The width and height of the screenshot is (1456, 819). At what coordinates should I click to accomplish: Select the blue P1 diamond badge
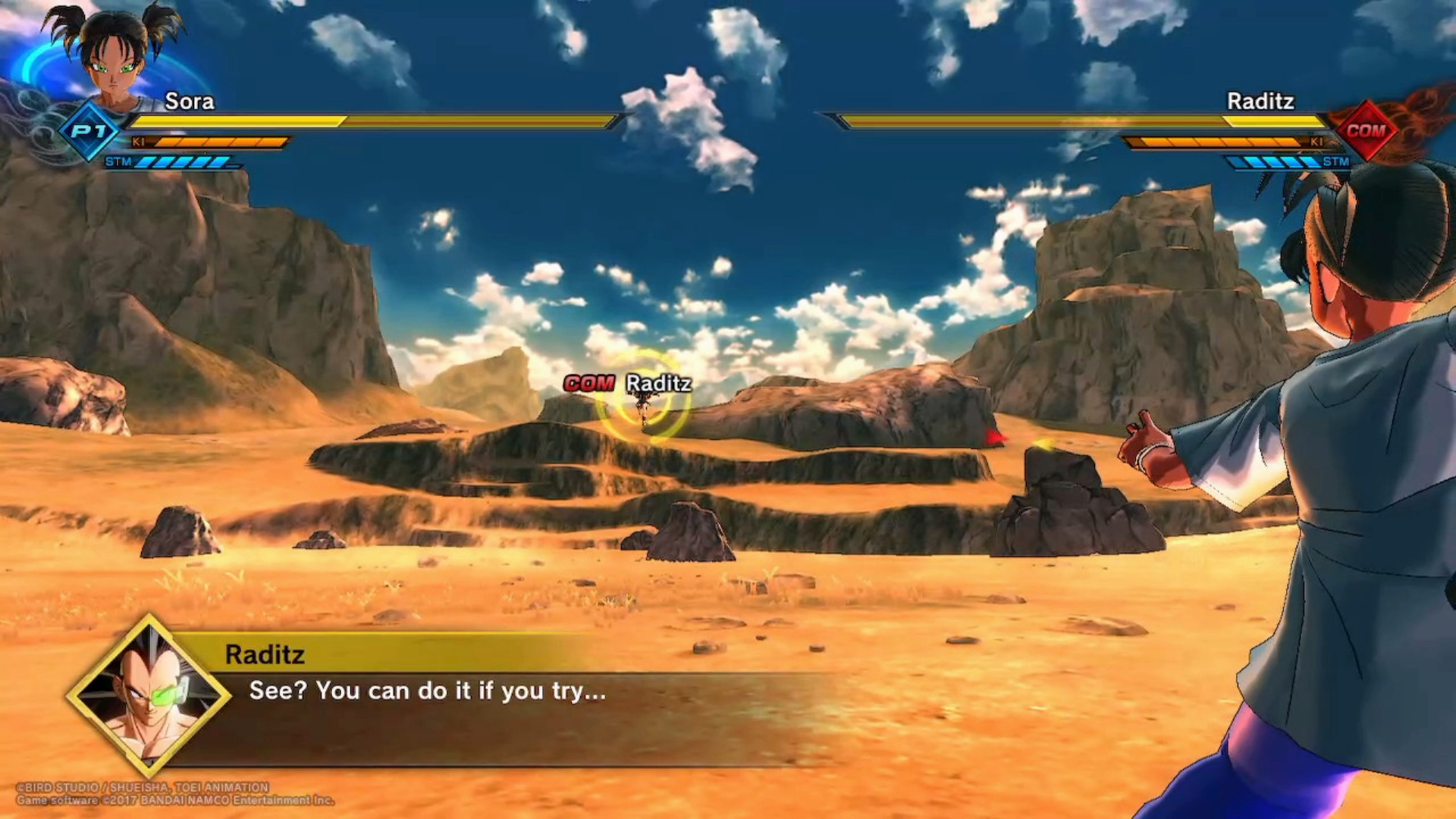89,131
